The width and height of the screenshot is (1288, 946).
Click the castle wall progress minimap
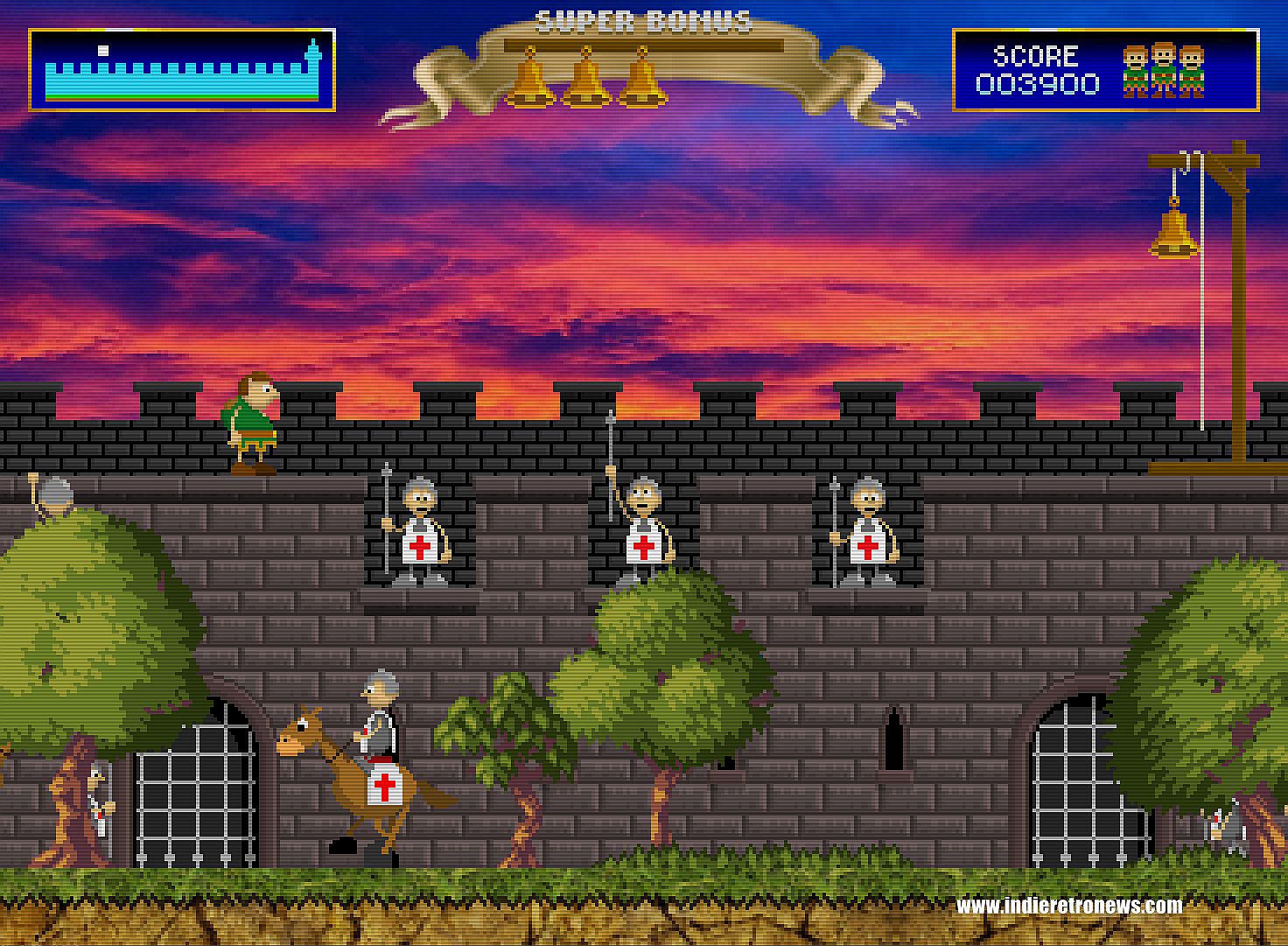coord(182,70)
